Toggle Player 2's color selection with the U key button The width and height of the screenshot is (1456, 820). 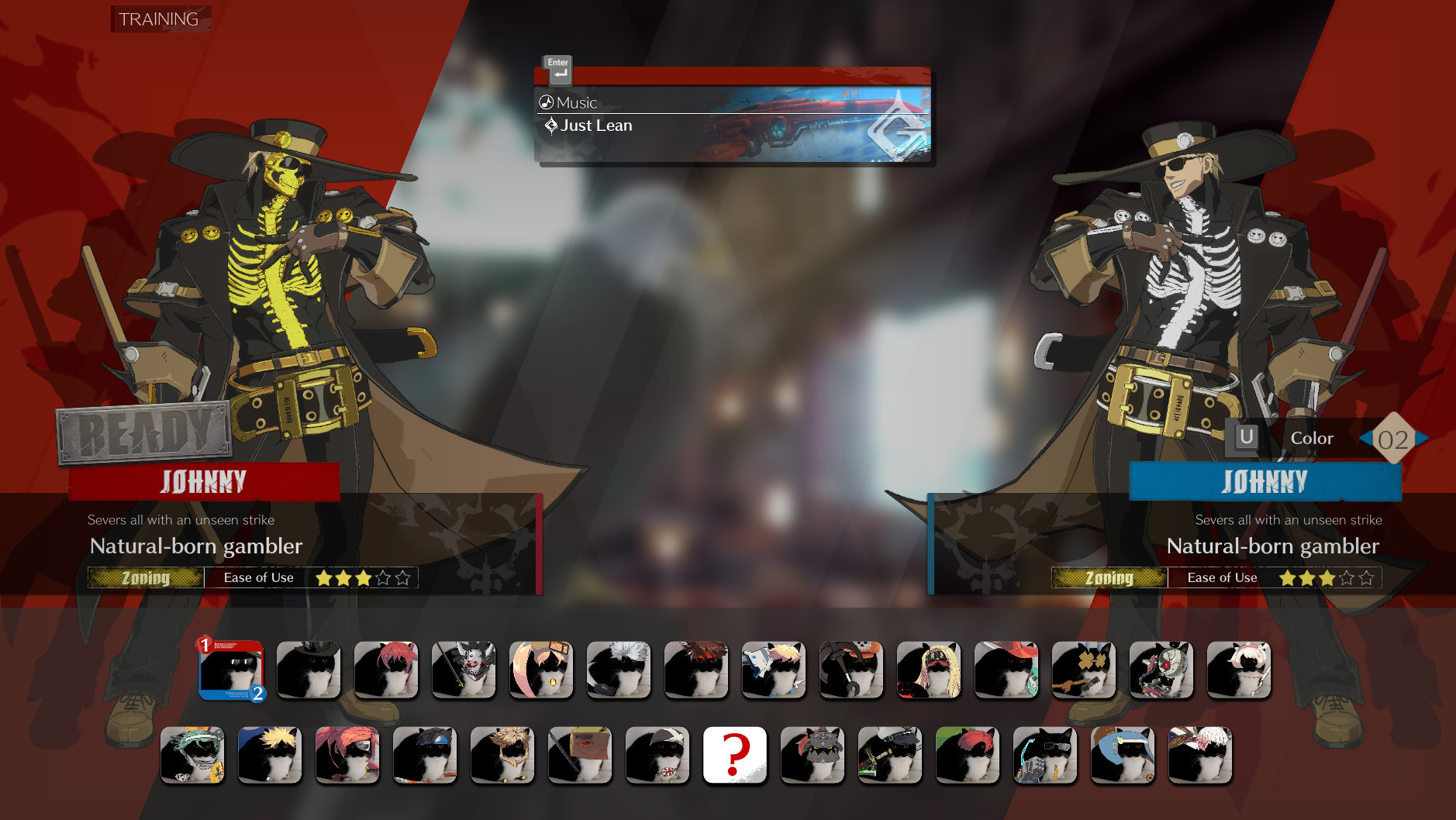[1245, 437]
